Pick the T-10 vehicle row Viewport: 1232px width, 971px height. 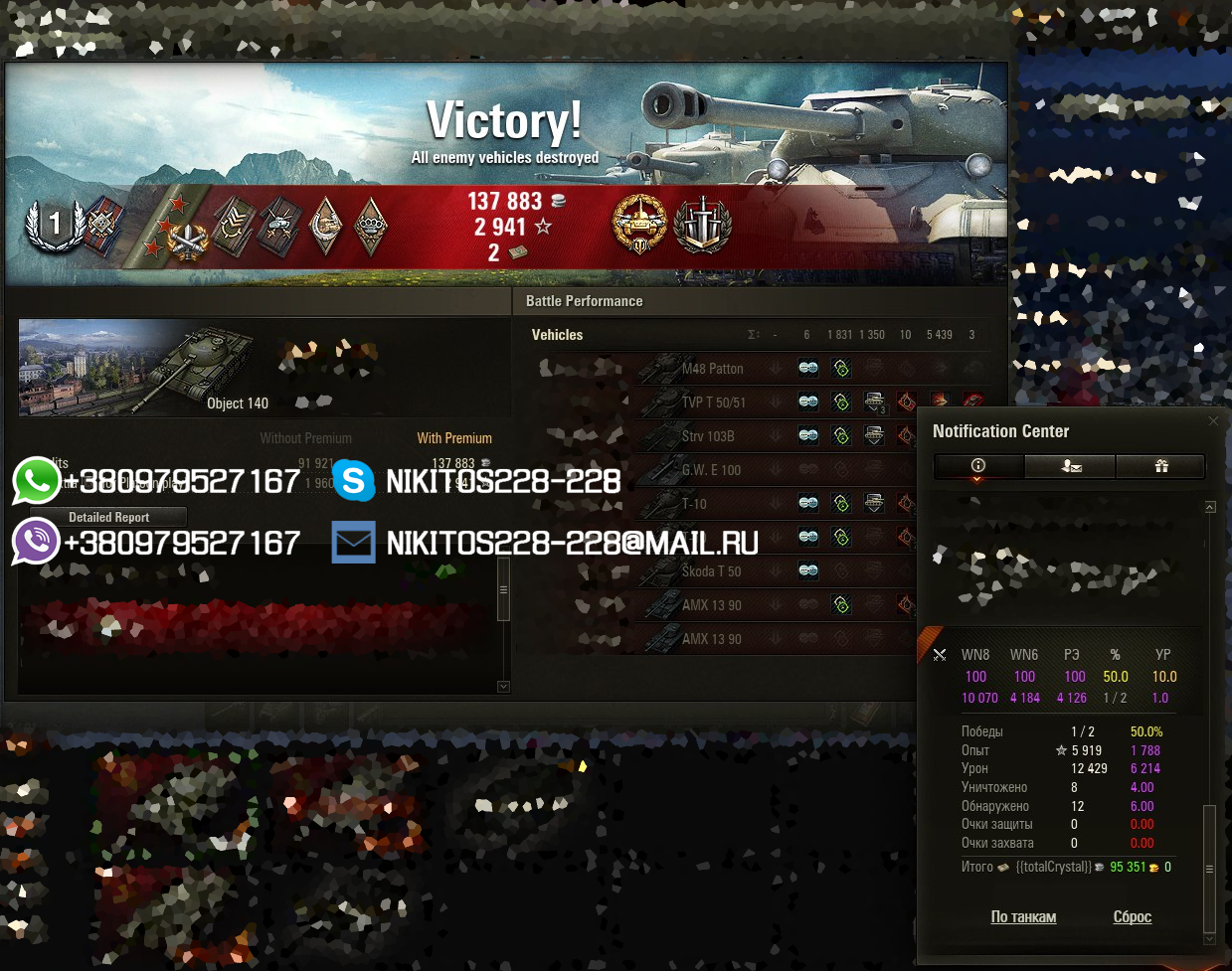pyautogui.click(x=694, y=504)
